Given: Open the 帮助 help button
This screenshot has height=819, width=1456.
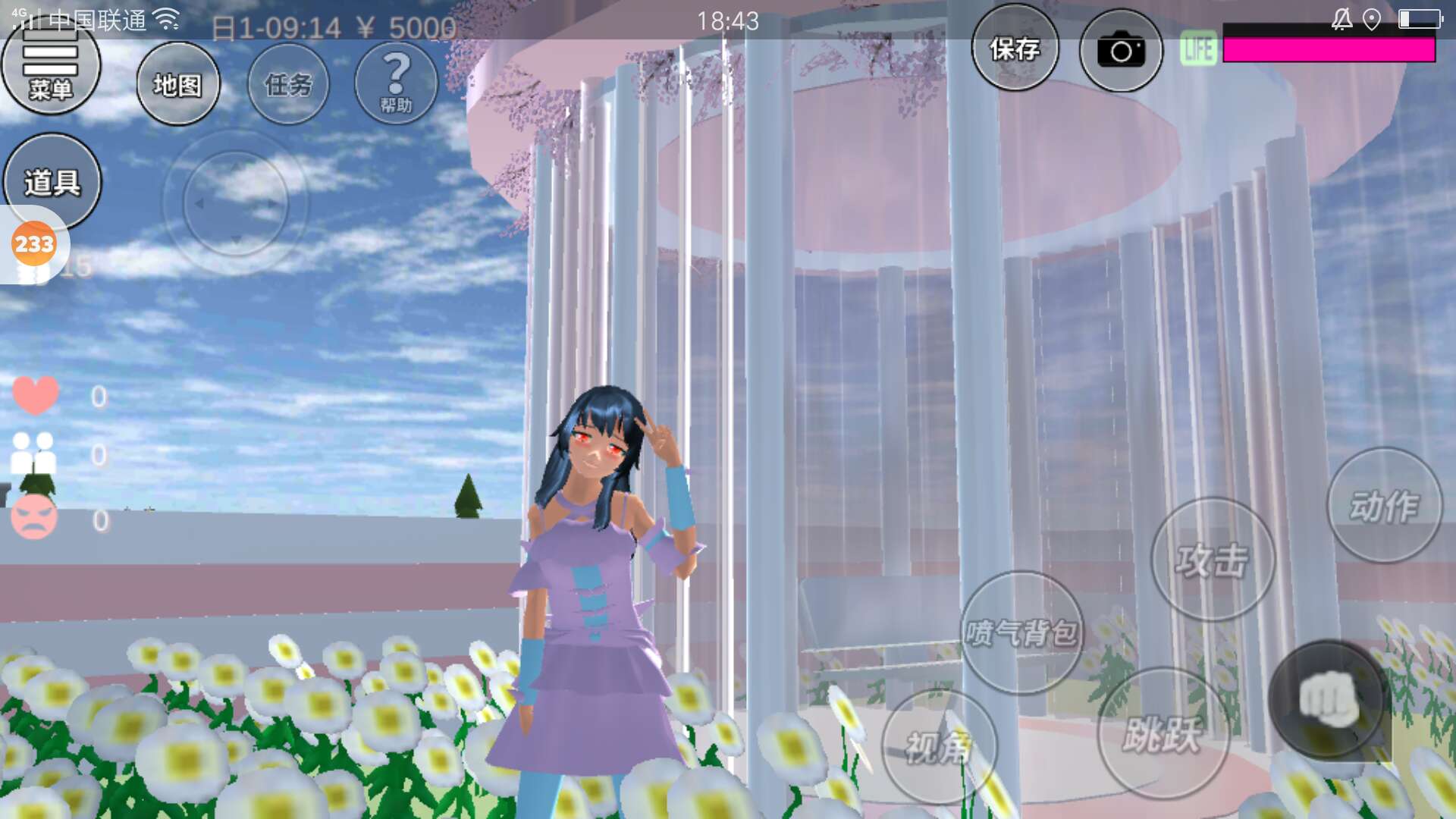Looking at the screenshot, I should pyautogui.click(x=396, y=83).
